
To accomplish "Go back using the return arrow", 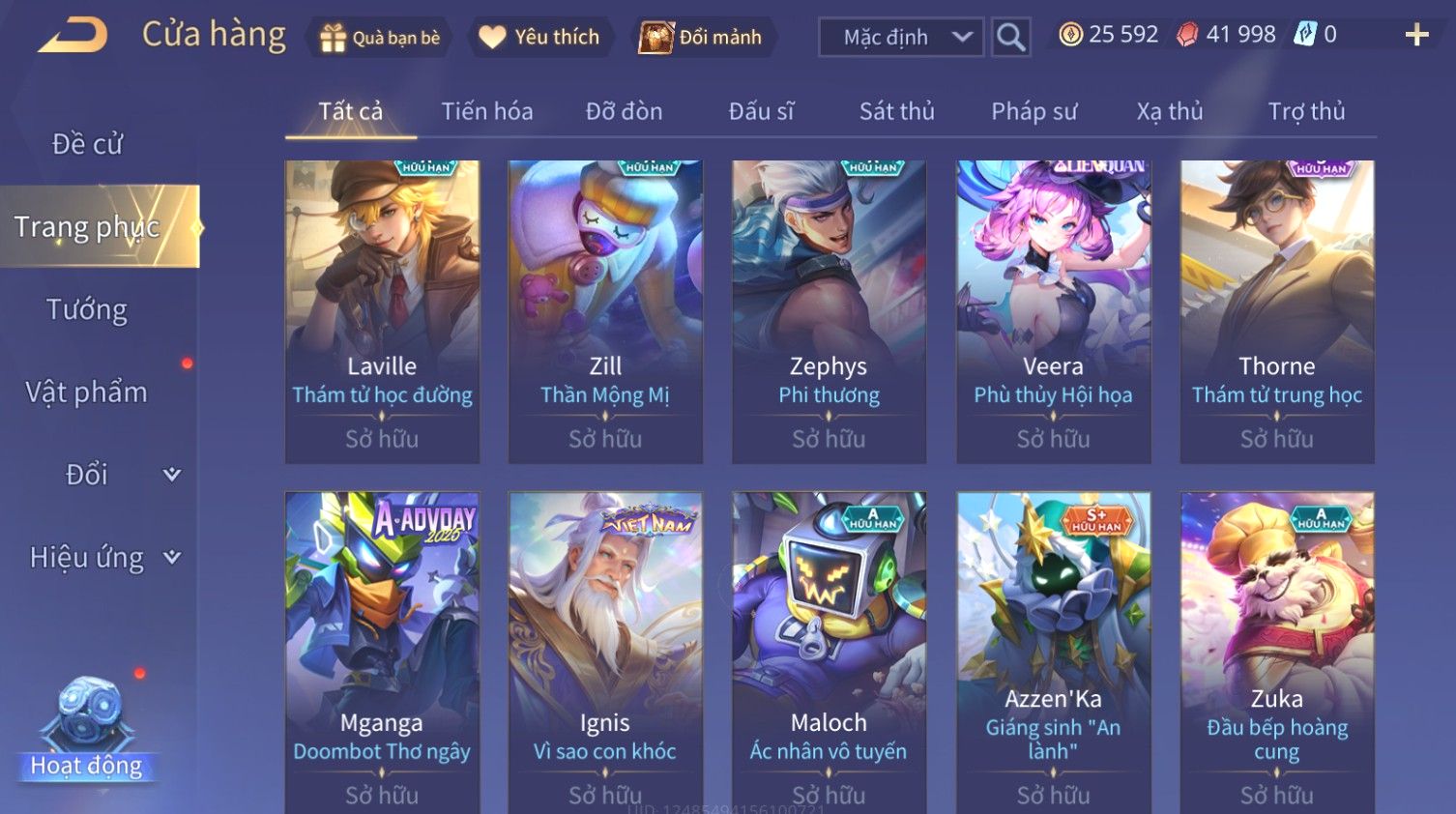I will pos(73,36).
